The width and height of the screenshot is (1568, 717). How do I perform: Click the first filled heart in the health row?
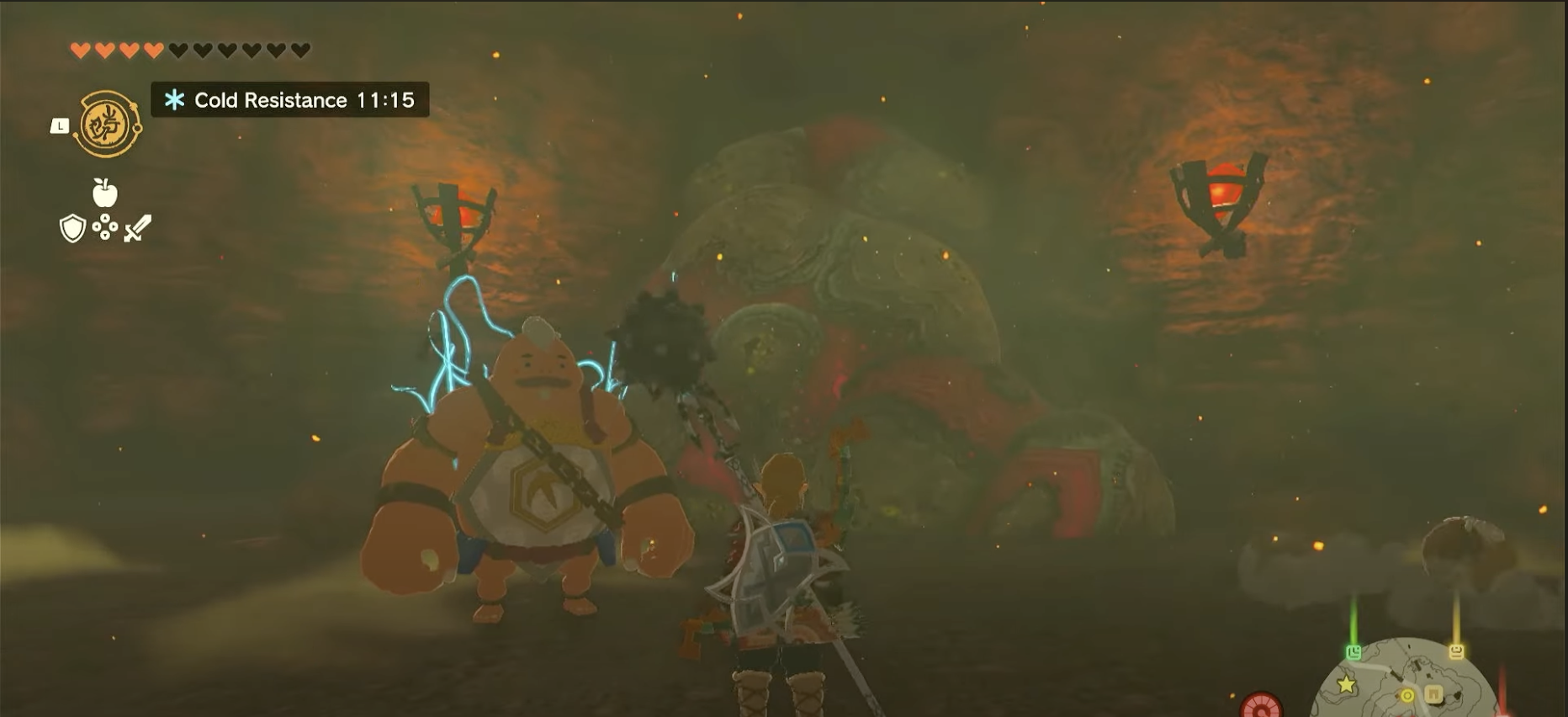(x=79, y=50)
